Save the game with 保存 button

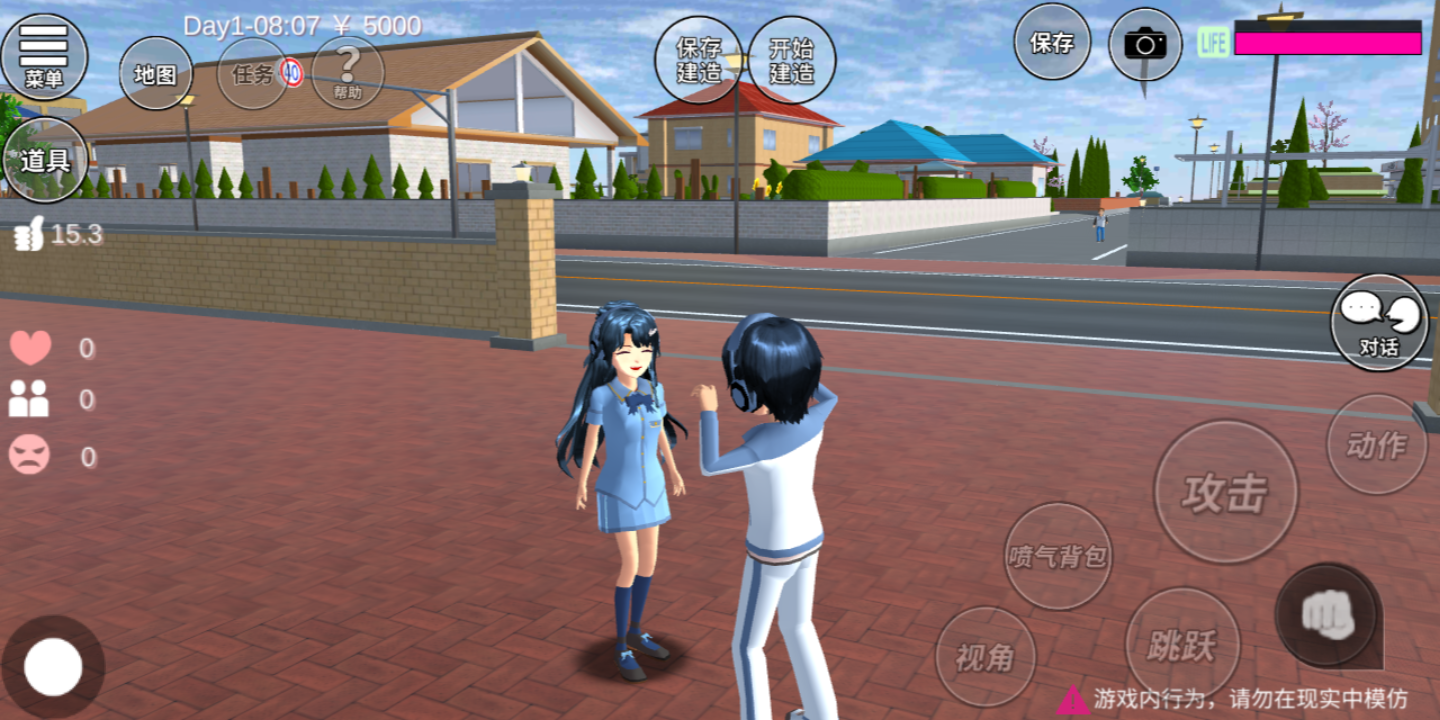pyautogui.click(x=1052, y=42)
